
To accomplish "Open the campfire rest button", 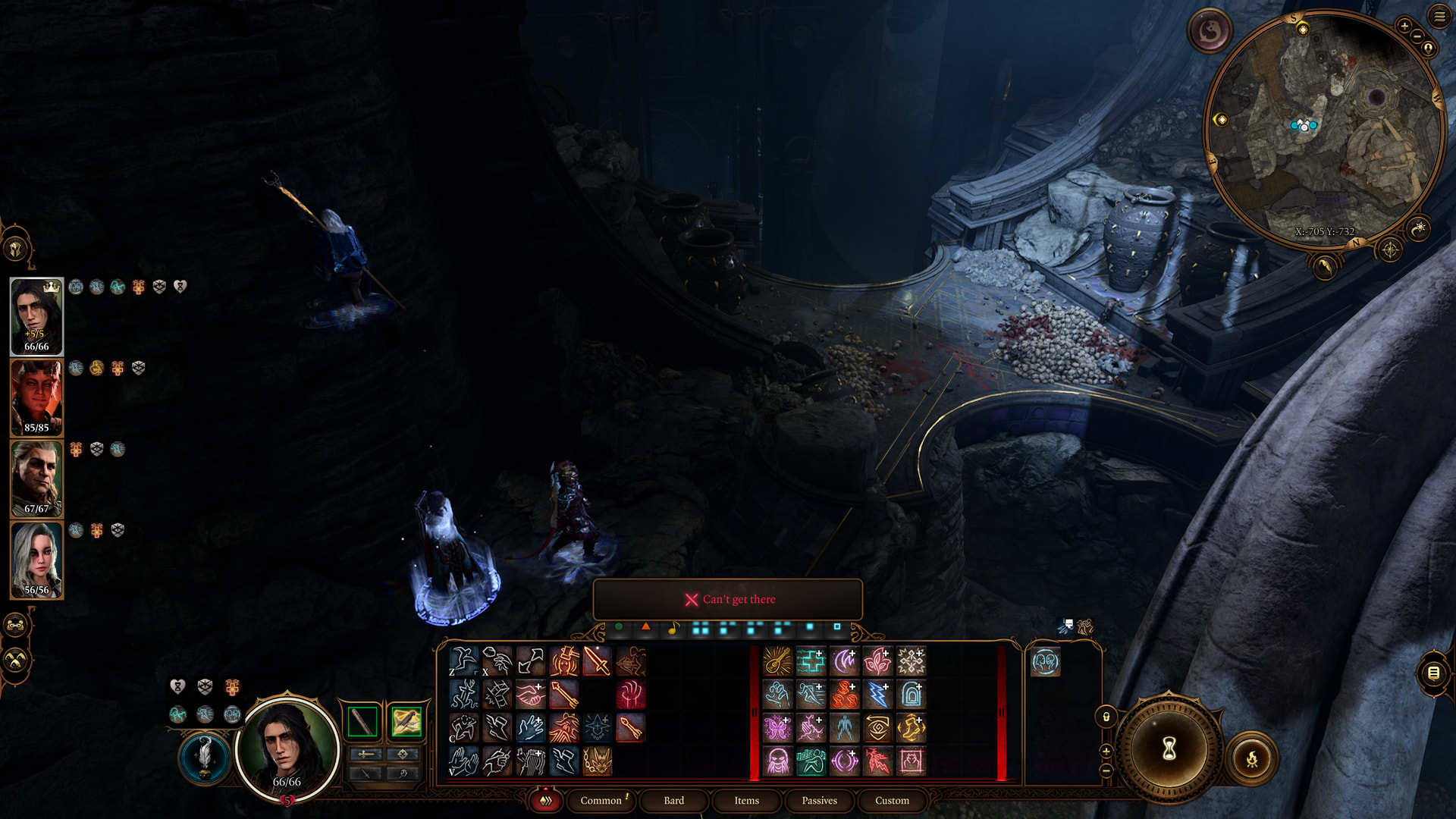I will click(1252, 758).
